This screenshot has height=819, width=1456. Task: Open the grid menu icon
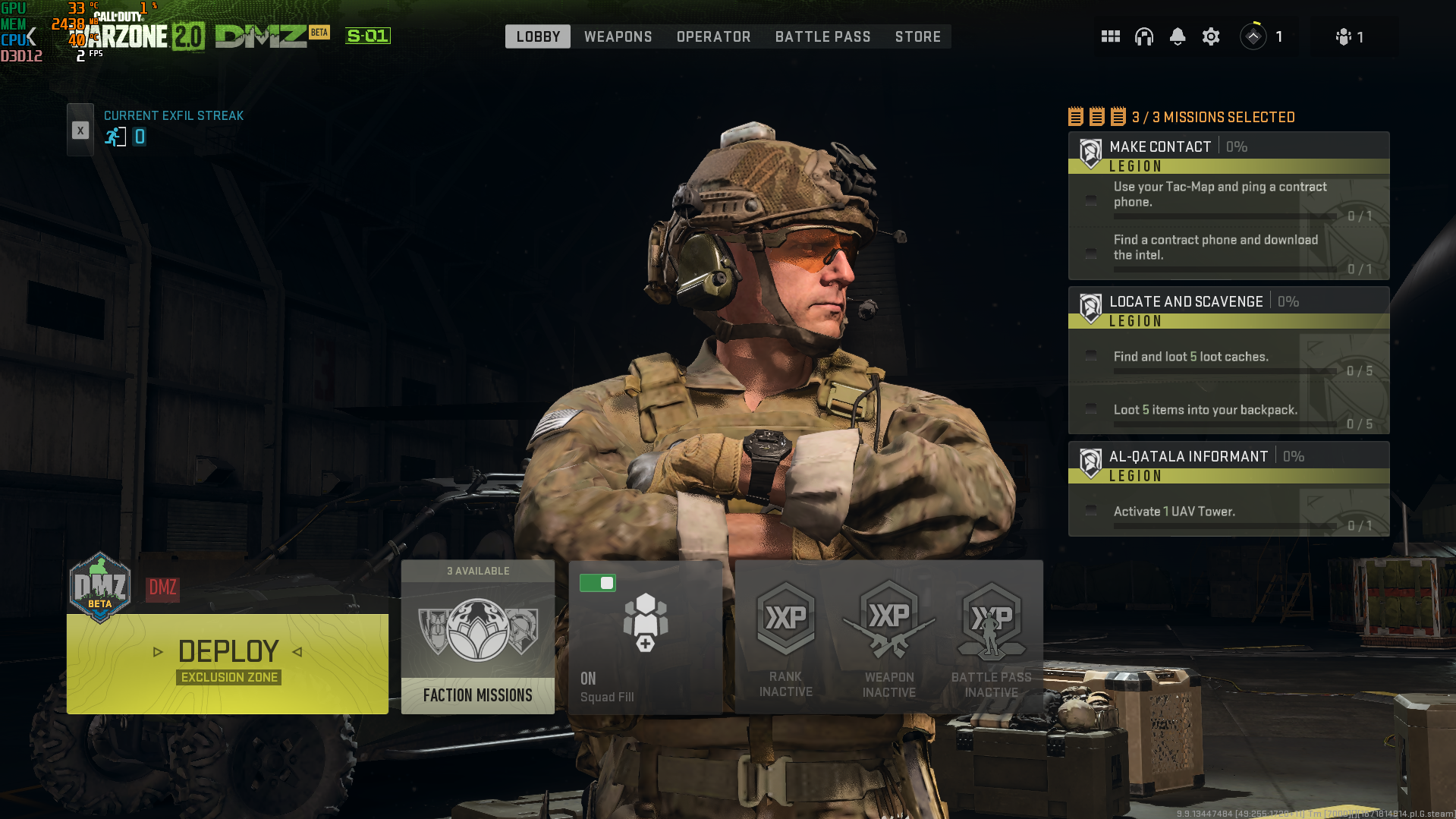[x=1111, y=36]
